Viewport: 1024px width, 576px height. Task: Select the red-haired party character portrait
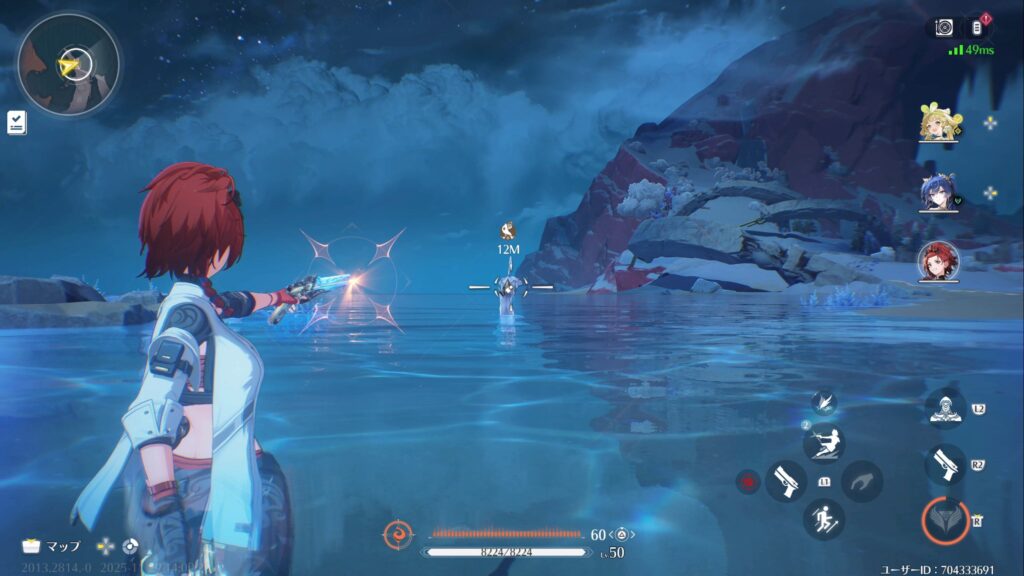click(x=939, y=262)
